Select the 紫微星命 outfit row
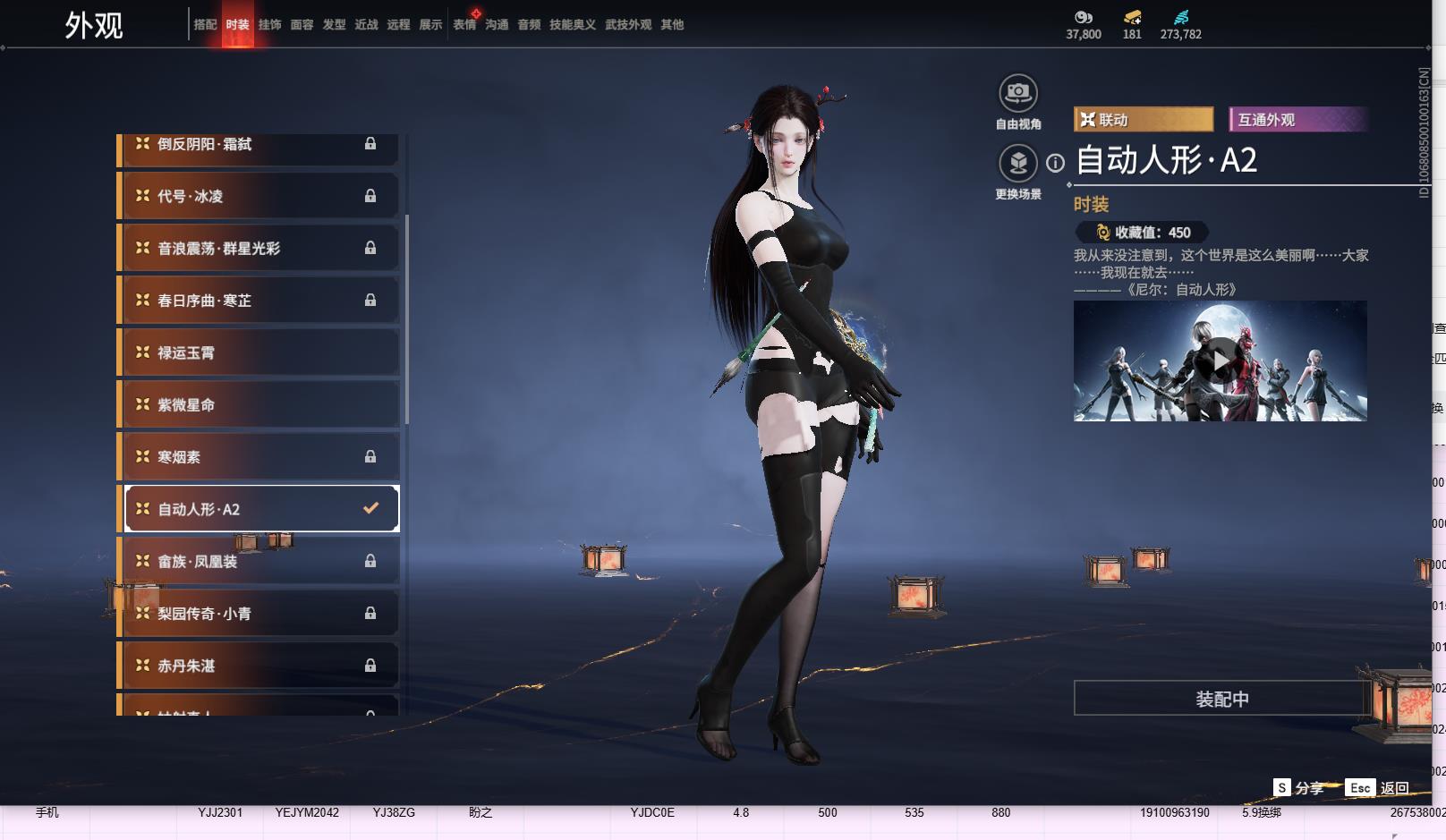The height and width of the screenshot is (840, 1446). pos(259,404)
